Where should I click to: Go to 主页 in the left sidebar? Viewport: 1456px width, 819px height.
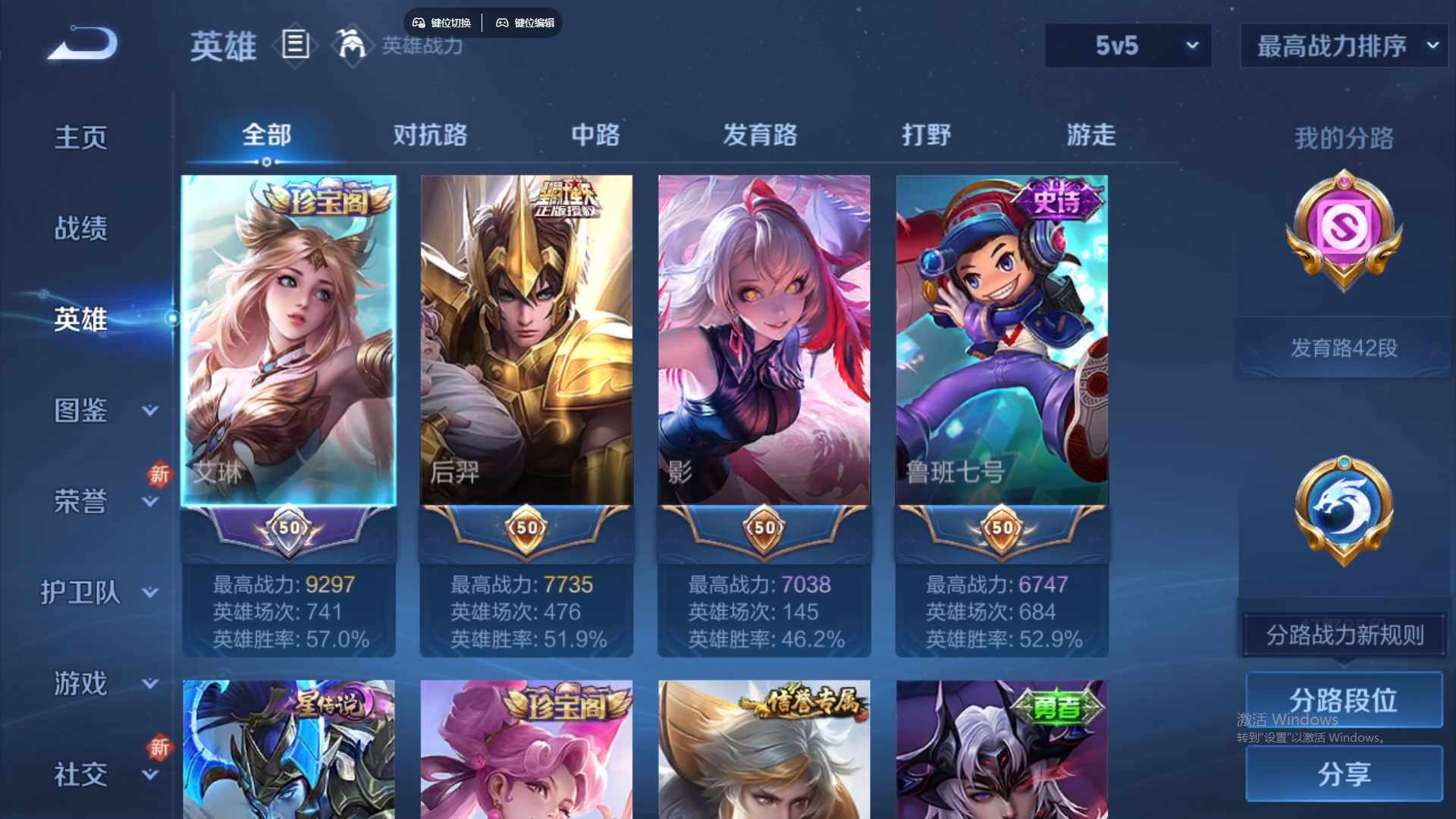(81, 136)
